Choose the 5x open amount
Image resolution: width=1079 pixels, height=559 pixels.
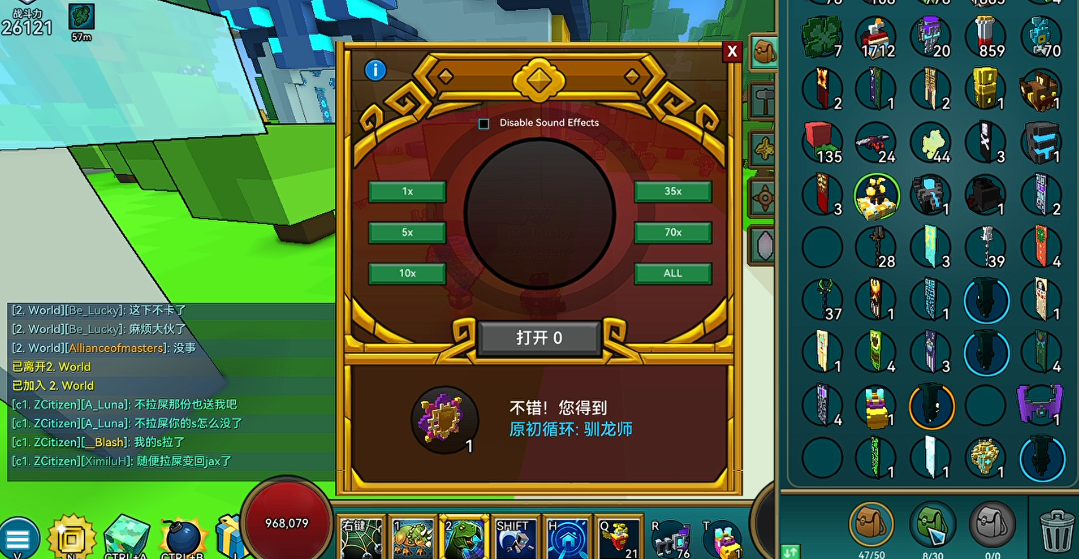pos(407,232)
